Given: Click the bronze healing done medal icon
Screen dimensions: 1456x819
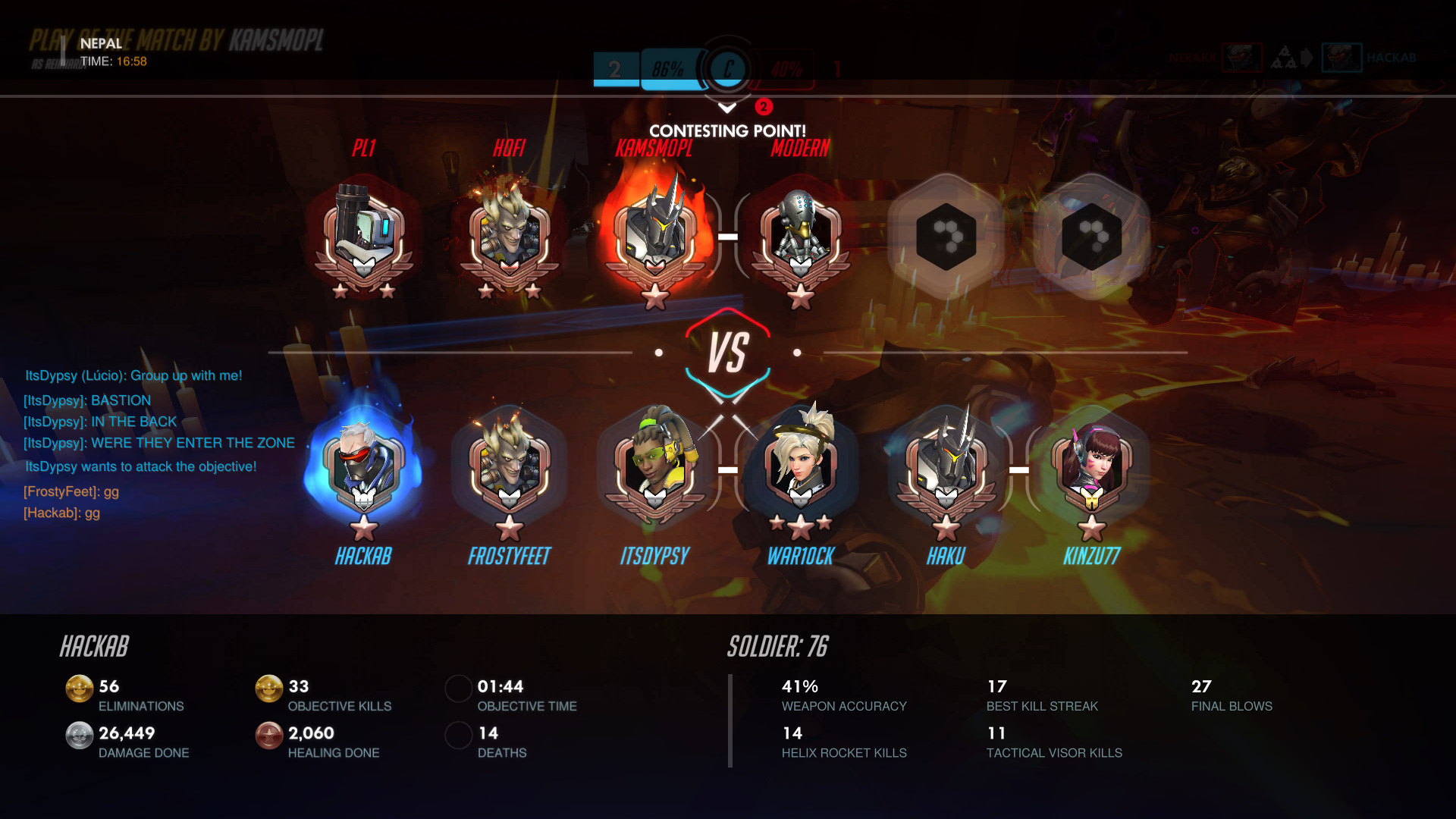Looking at the screenshot, I should coord(268,734).
